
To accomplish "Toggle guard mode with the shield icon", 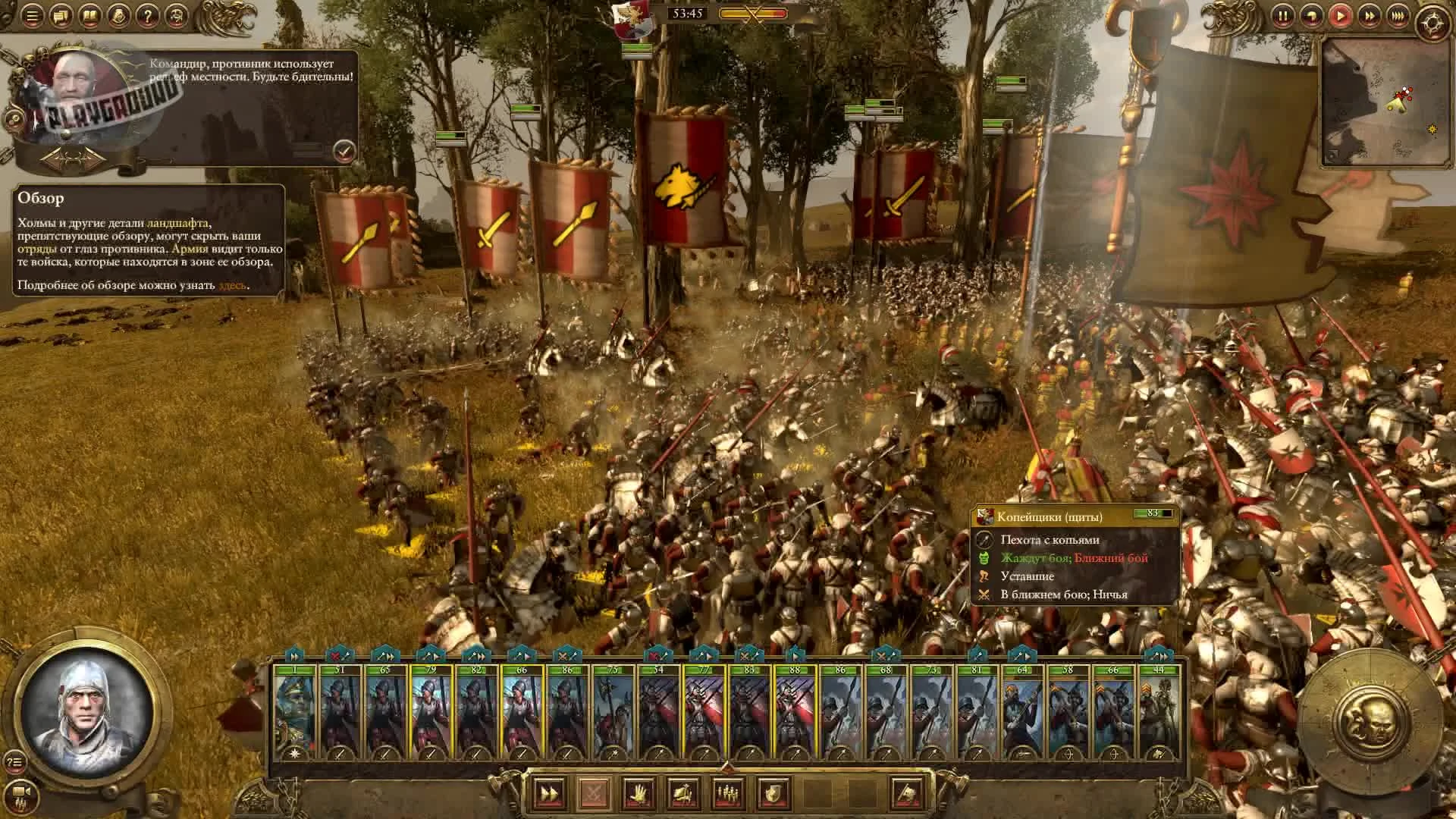I will [x=773, y=794].
